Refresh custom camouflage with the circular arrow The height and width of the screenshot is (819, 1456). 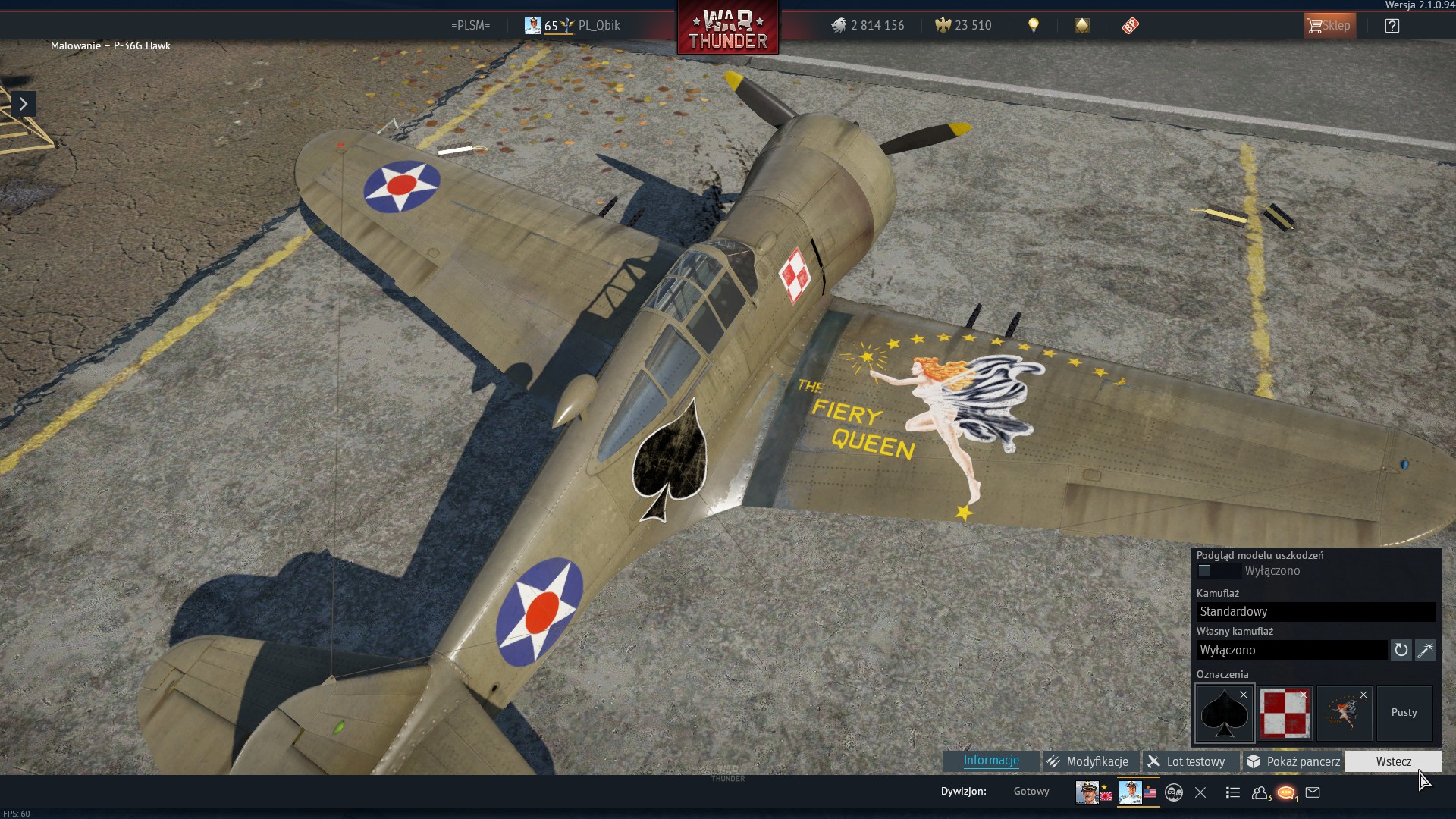point(1401,650)
